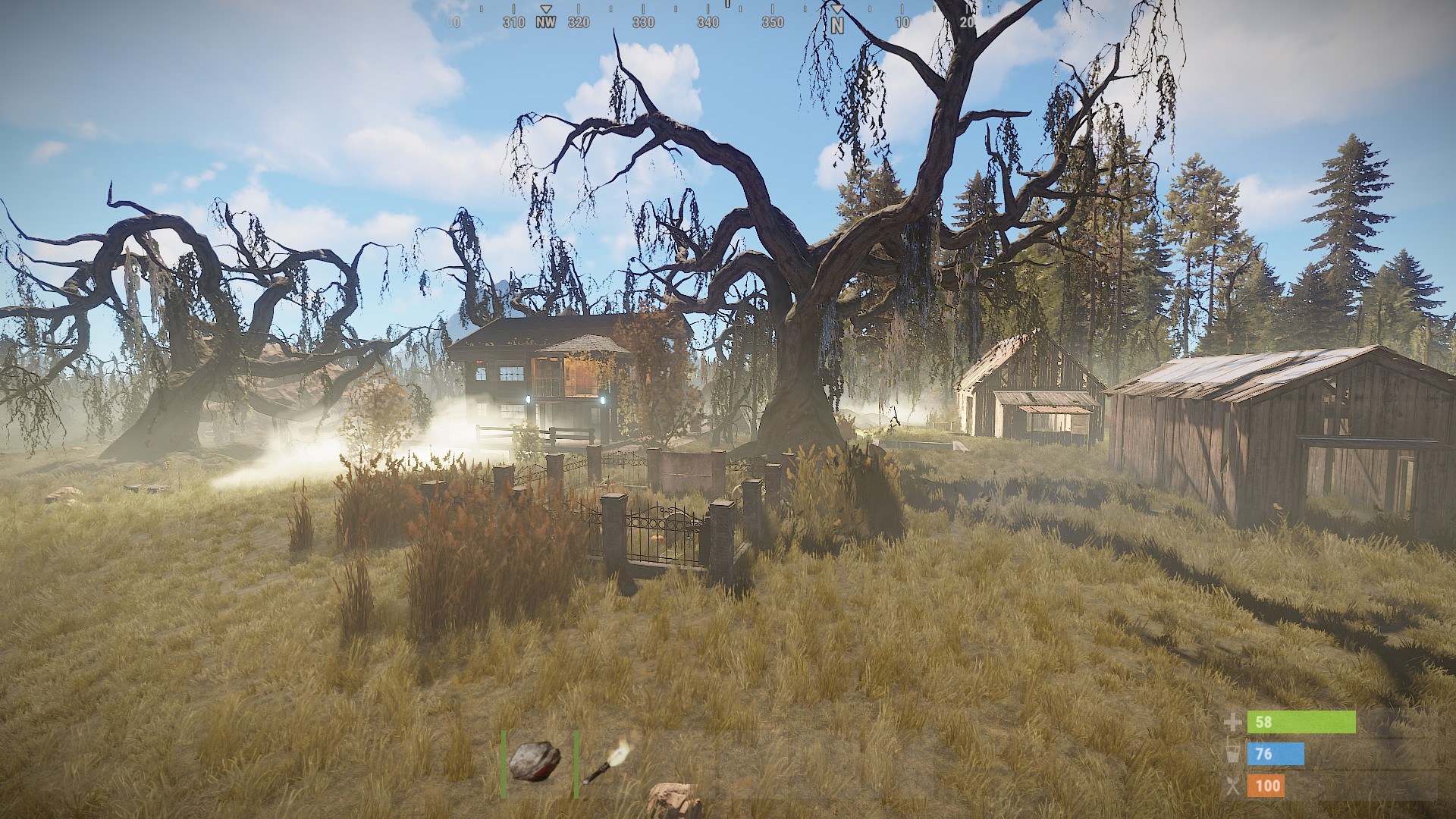Select the rock in the hotbar
1456x819 pixels.
tap(535, 761)
